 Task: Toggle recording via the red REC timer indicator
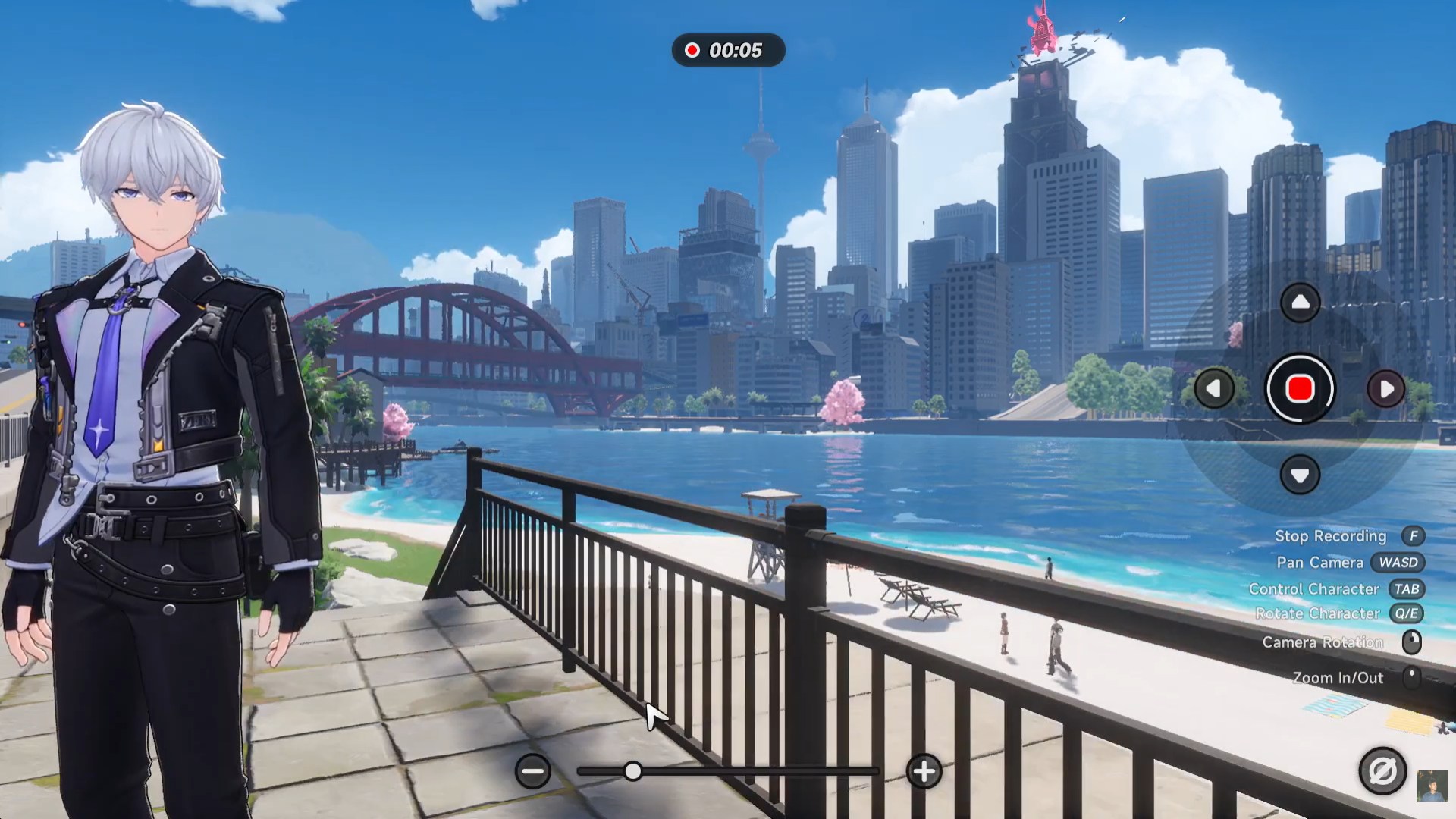726,52
